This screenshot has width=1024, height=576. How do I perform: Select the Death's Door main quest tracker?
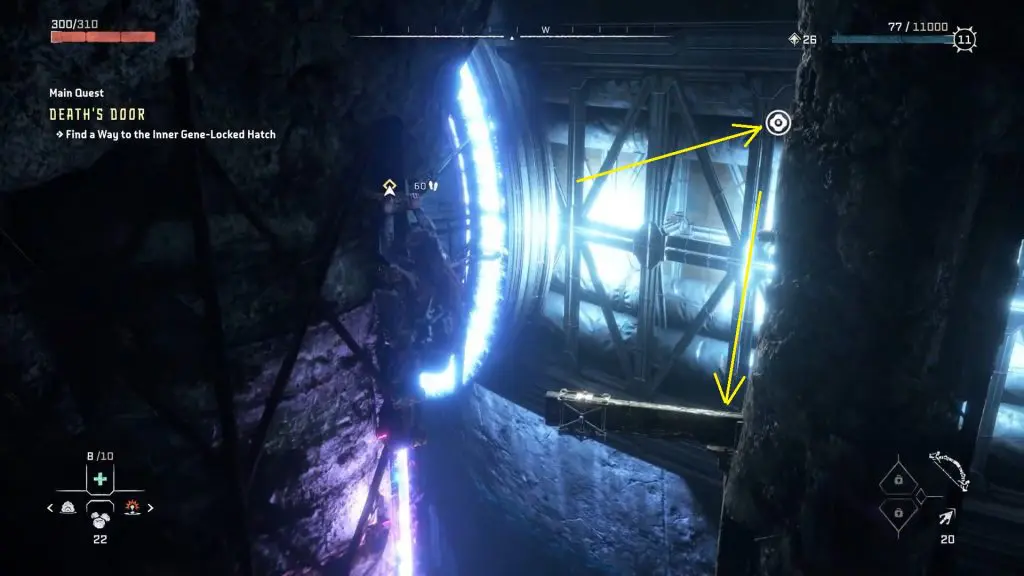tap(97, 114)
